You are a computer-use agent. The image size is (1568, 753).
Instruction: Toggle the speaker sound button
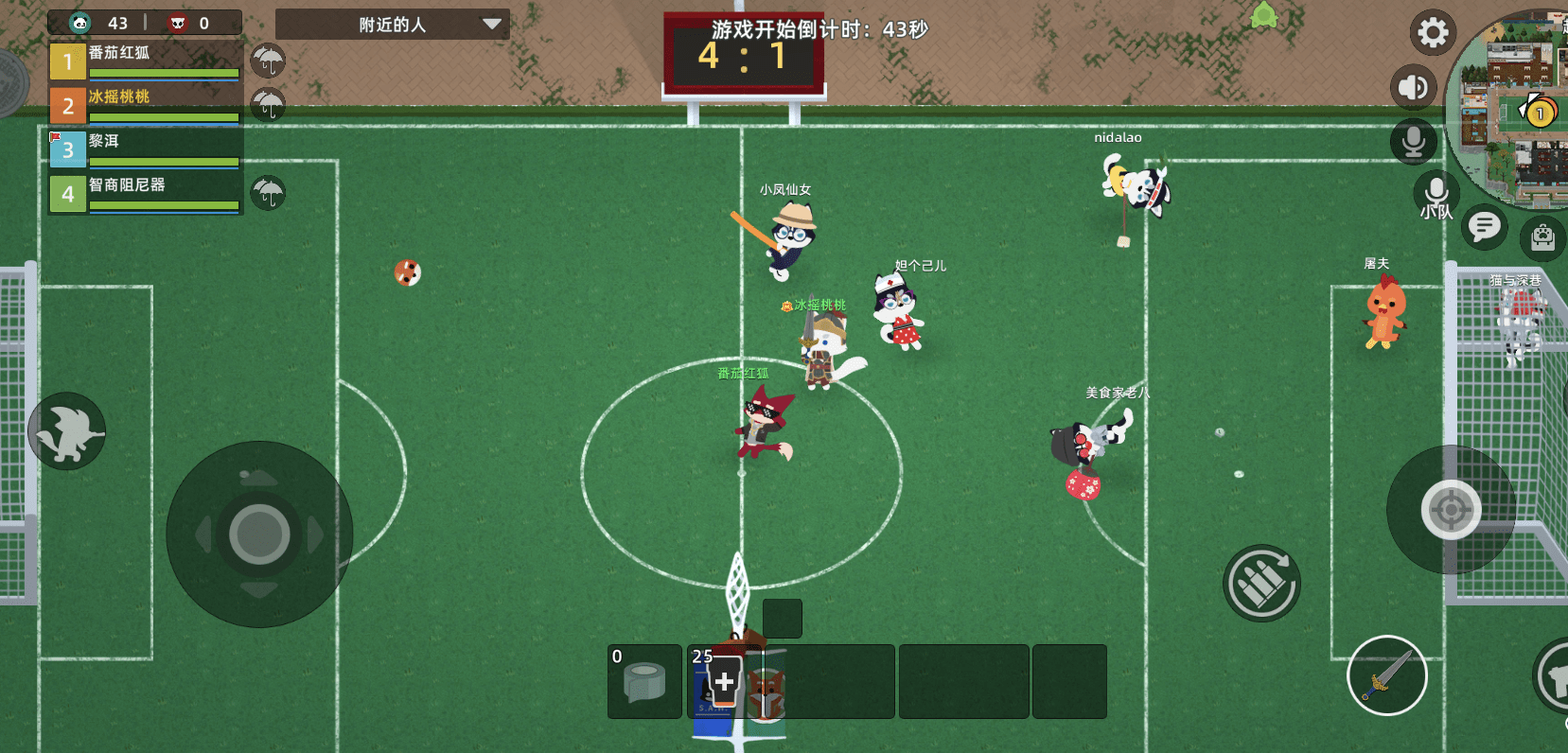[1413, 88]
